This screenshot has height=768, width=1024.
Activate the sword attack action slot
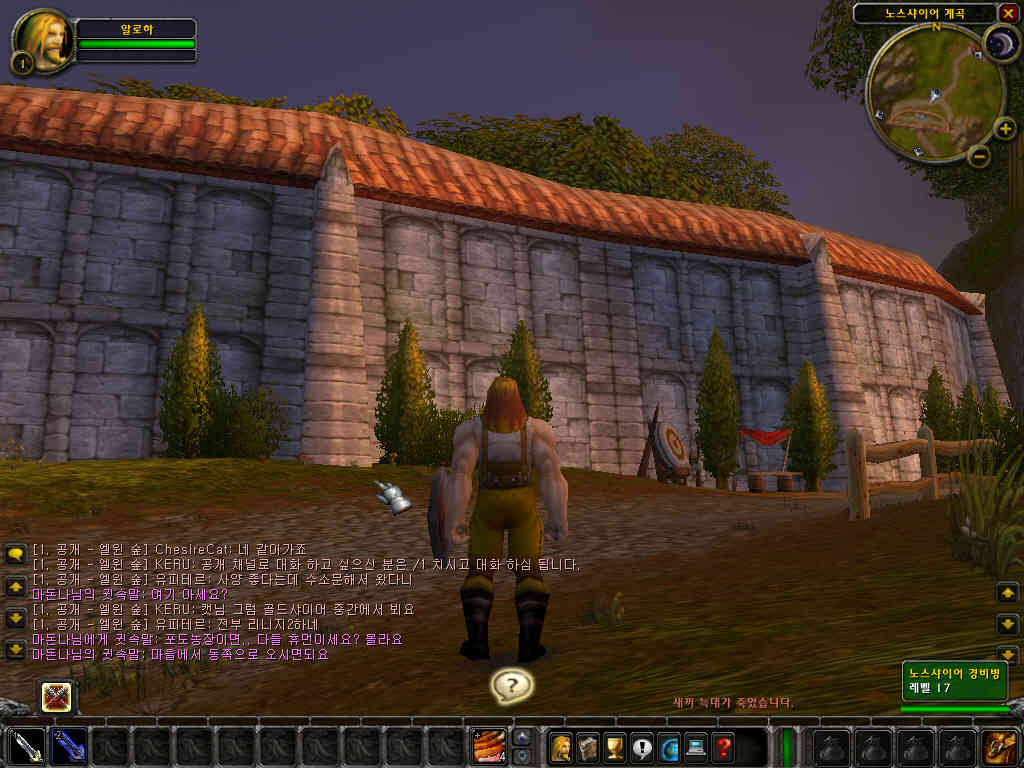[27, 746]
